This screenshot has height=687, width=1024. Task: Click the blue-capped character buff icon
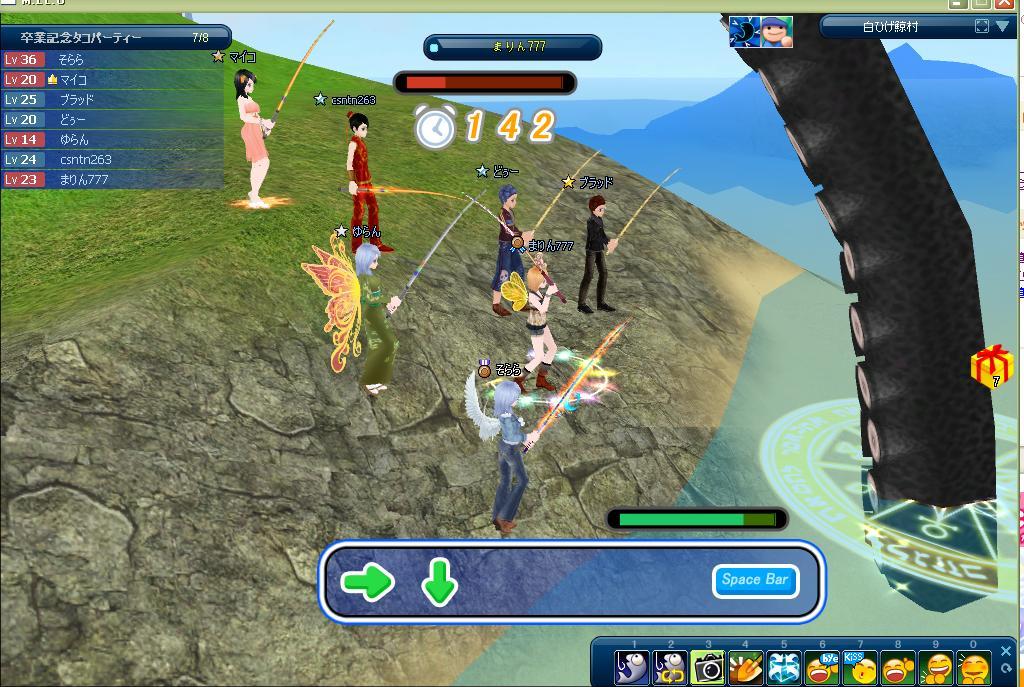(x=776, y=32)
